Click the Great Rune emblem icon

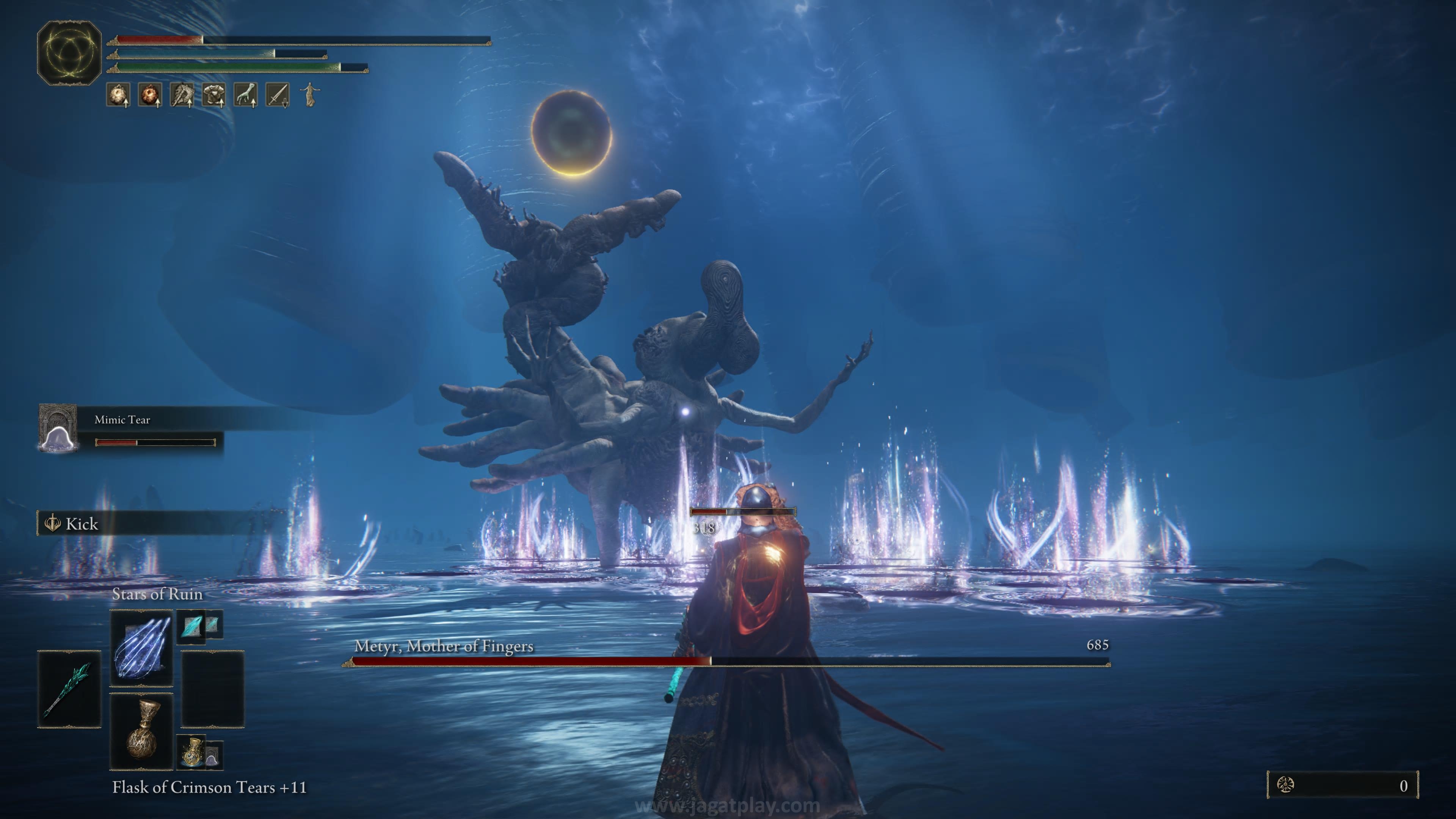pyautogui.click(x=69, y=53)
